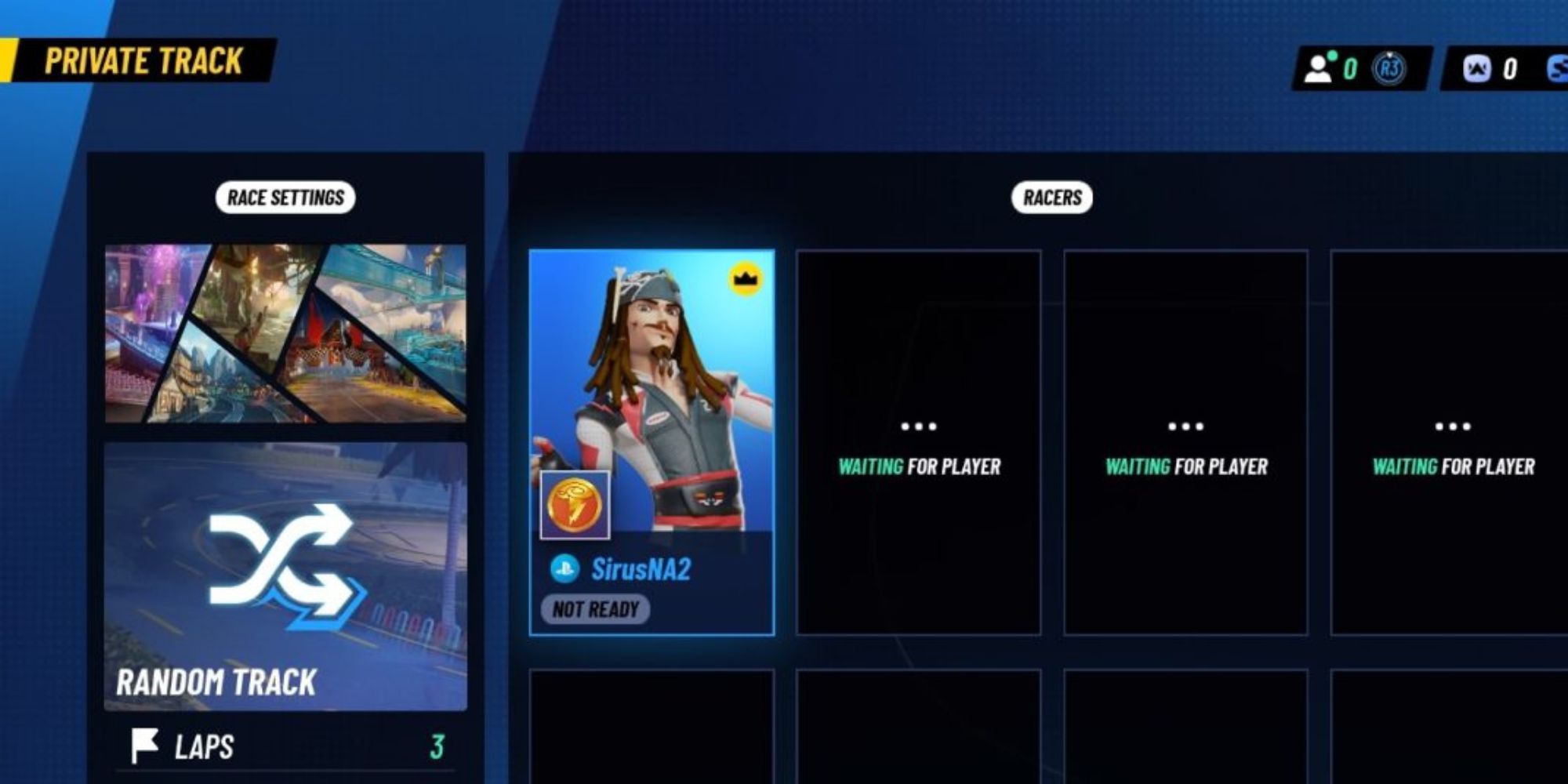Click the white crown badge icon

pos(746,276)
